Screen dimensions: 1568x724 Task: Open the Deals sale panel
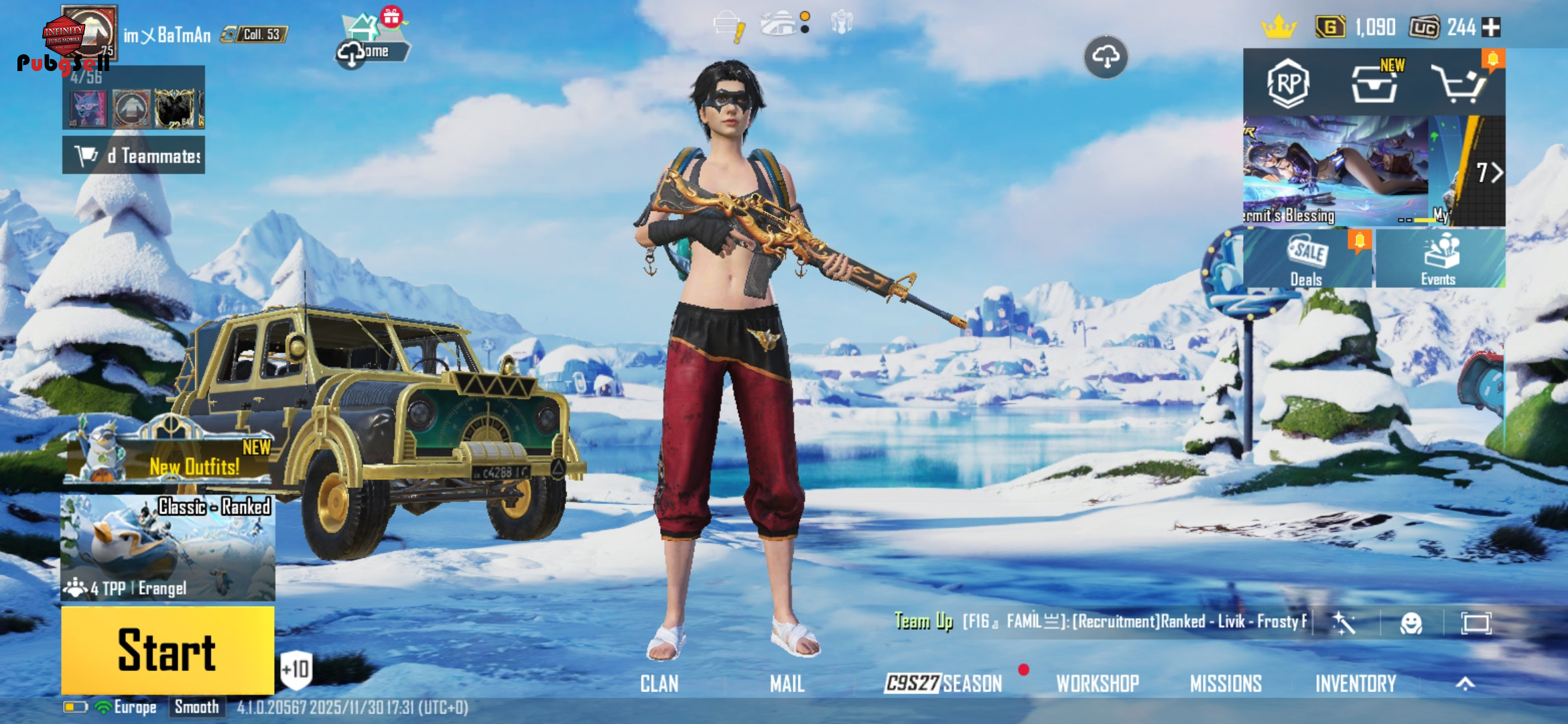tap(1307, 259)
